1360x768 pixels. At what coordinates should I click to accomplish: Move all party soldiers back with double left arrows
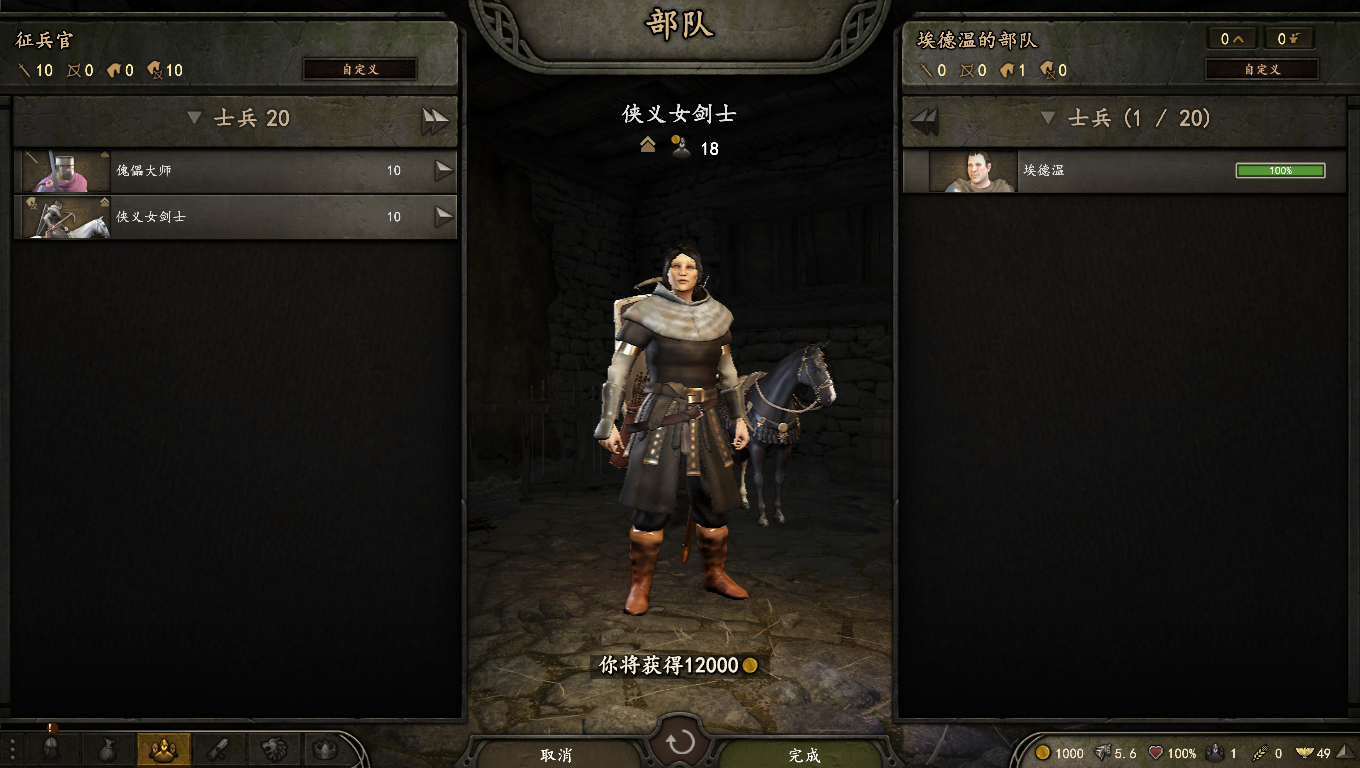pos(925,121)
